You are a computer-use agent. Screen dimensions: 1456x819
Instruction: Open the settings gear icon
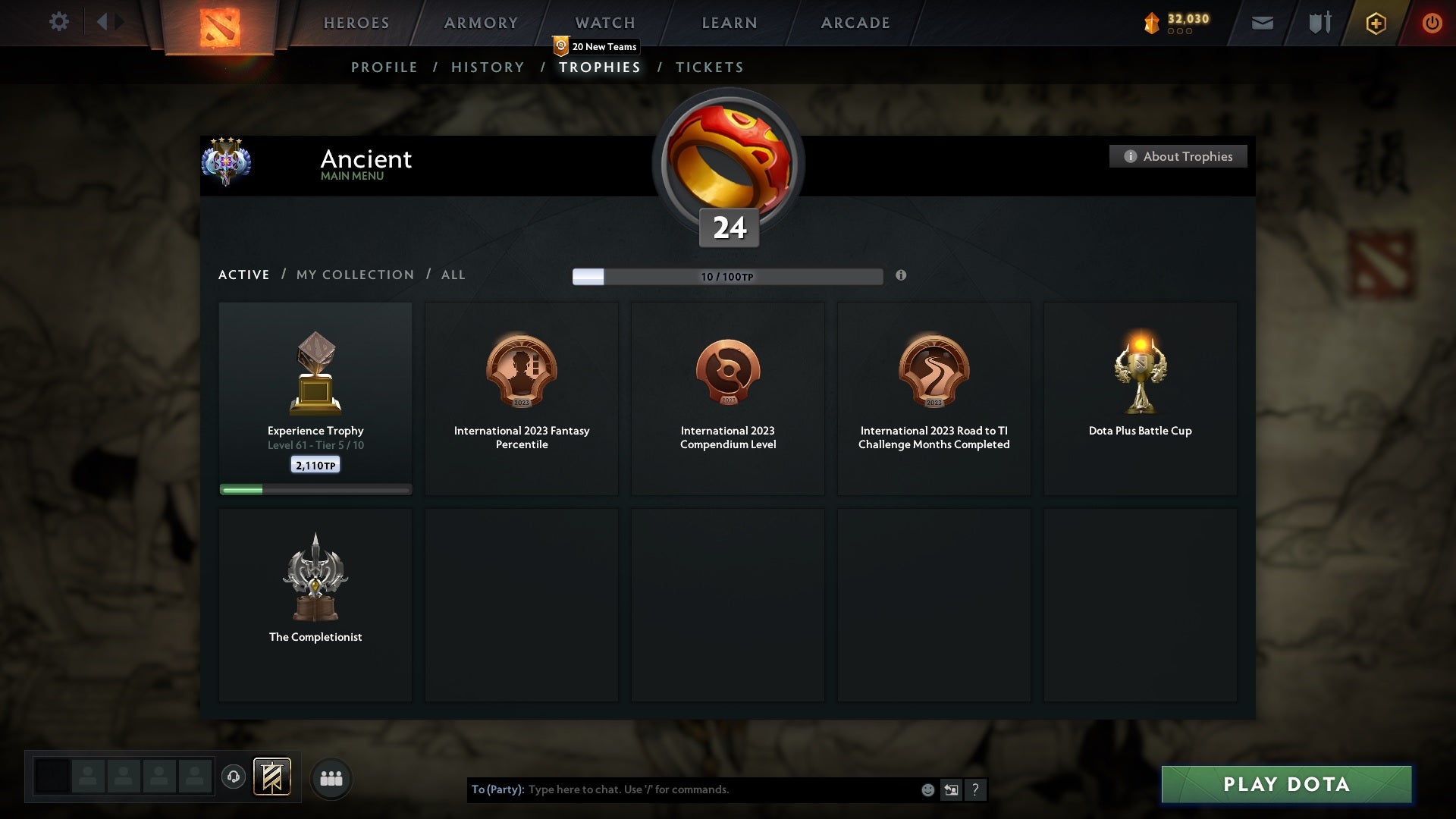point(59,22)
